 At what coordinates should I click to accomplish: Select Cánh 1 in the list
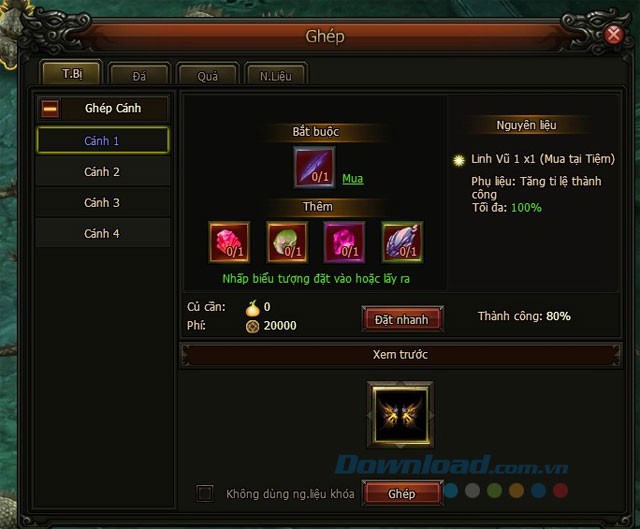[x=102, y=141]
